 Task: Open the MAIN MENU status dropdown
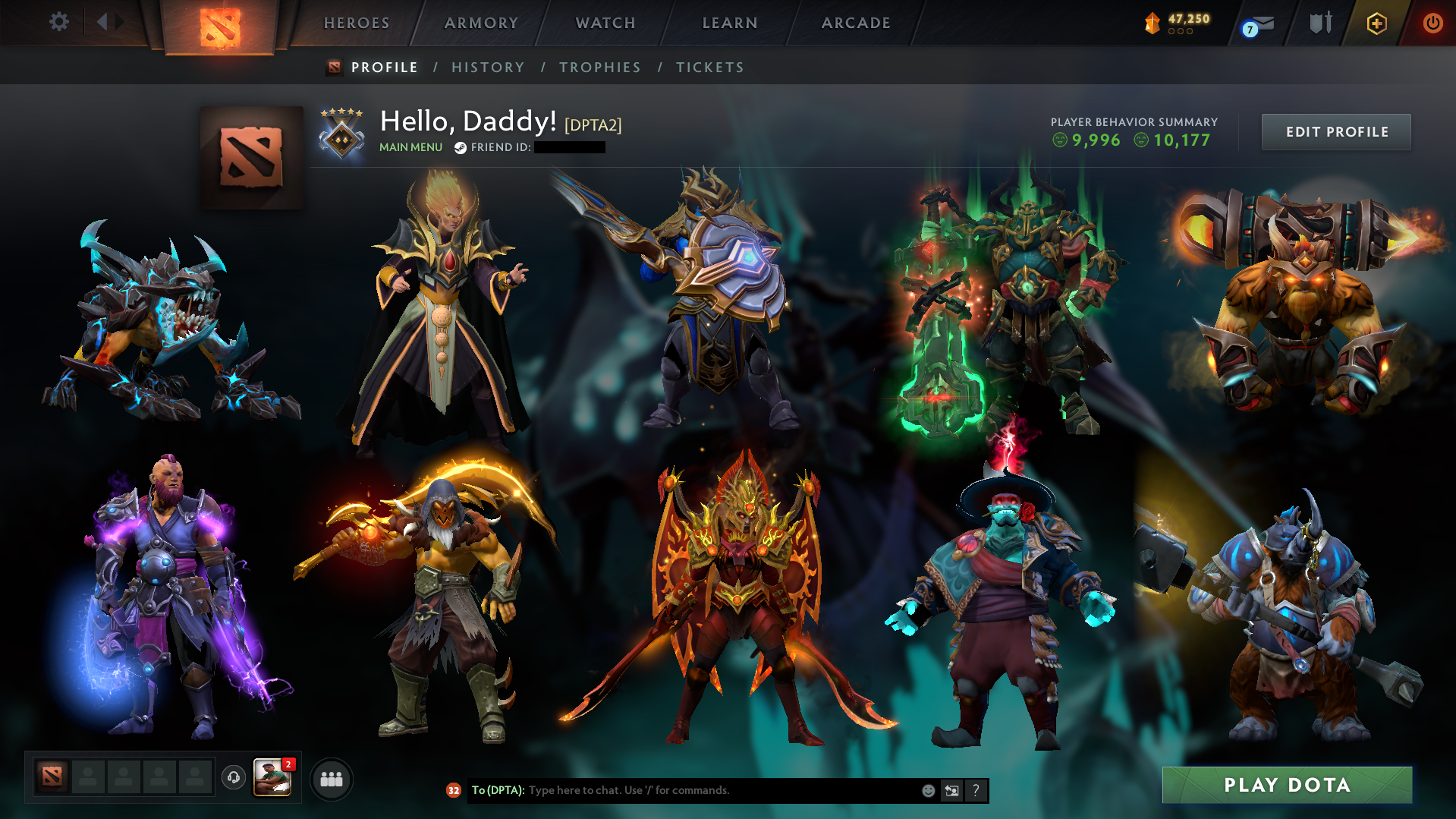tap(410, 147)
